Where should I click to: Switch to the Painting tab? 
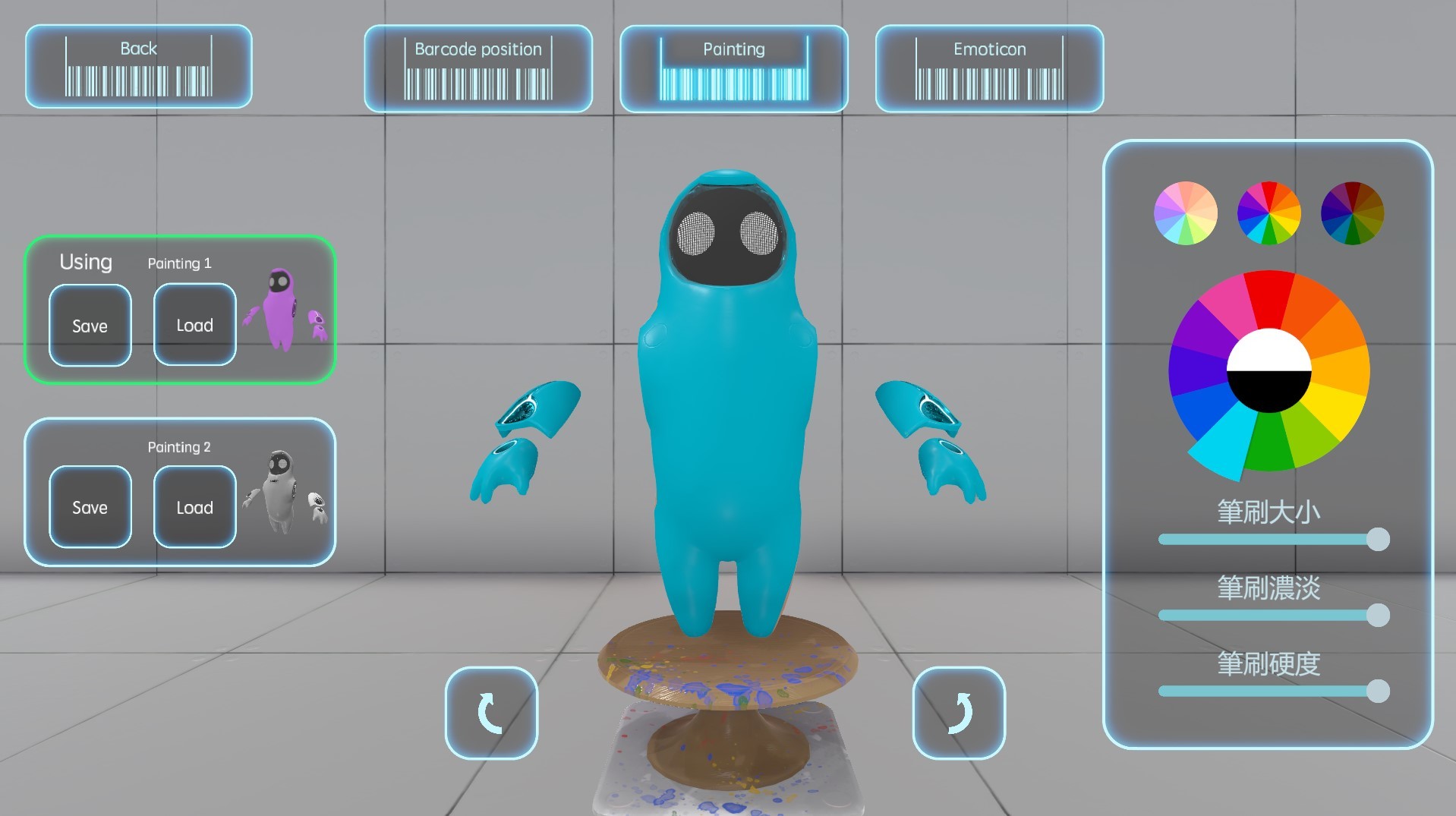click(x=733, y=67)
